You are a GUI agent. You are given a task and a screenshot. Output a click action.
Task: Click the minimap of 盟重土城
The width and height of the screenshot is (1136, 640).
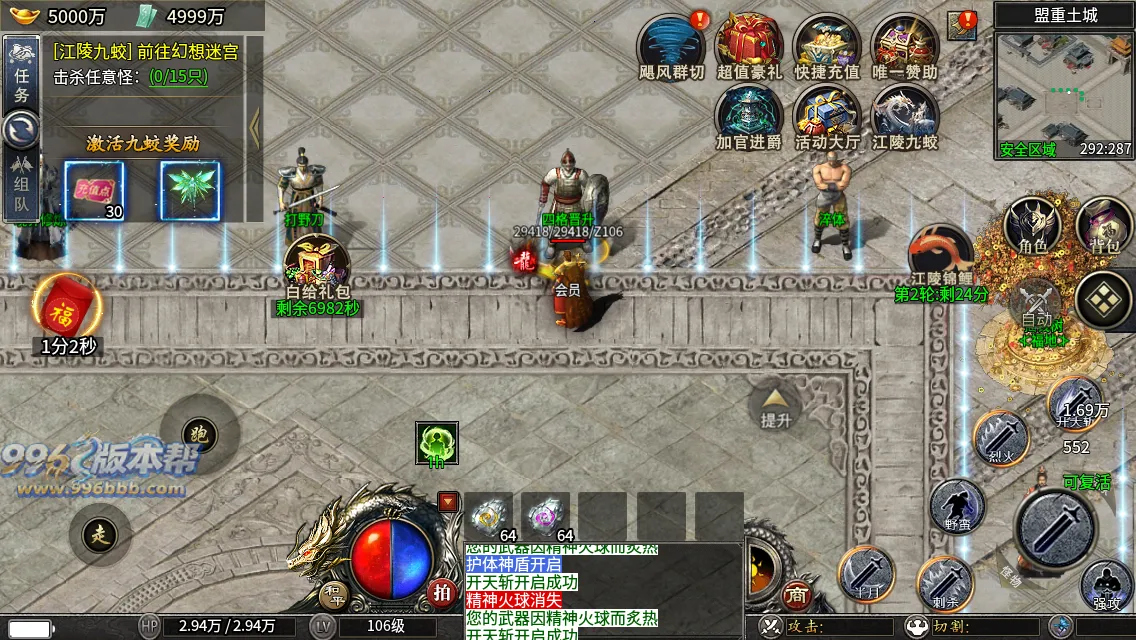pos(1064,95)
